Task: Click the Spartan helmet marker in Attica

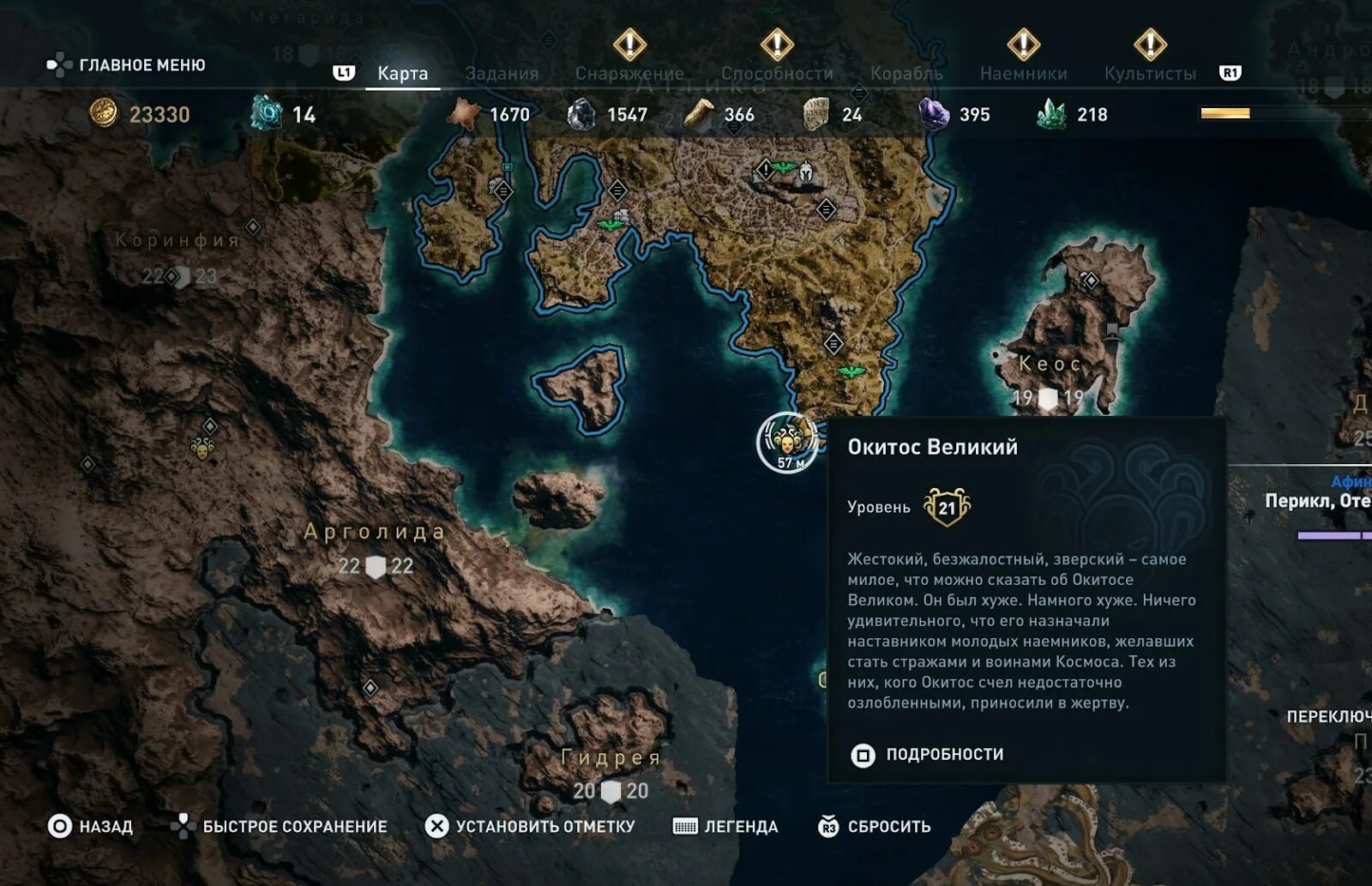Action: coord(806,172)
